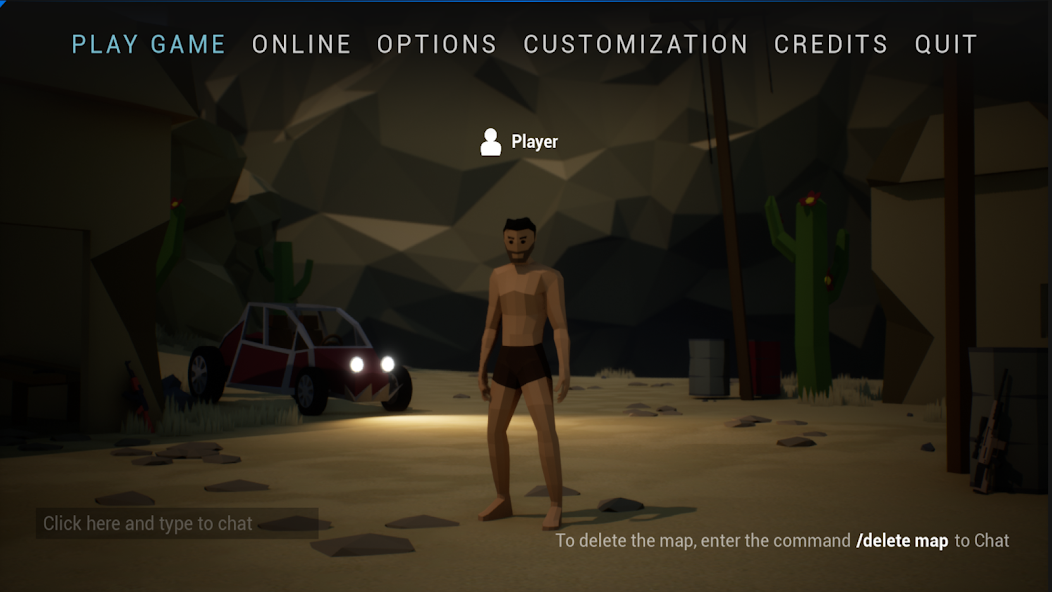
Task: Click the chat input box
Action: (x=177, y=523)
